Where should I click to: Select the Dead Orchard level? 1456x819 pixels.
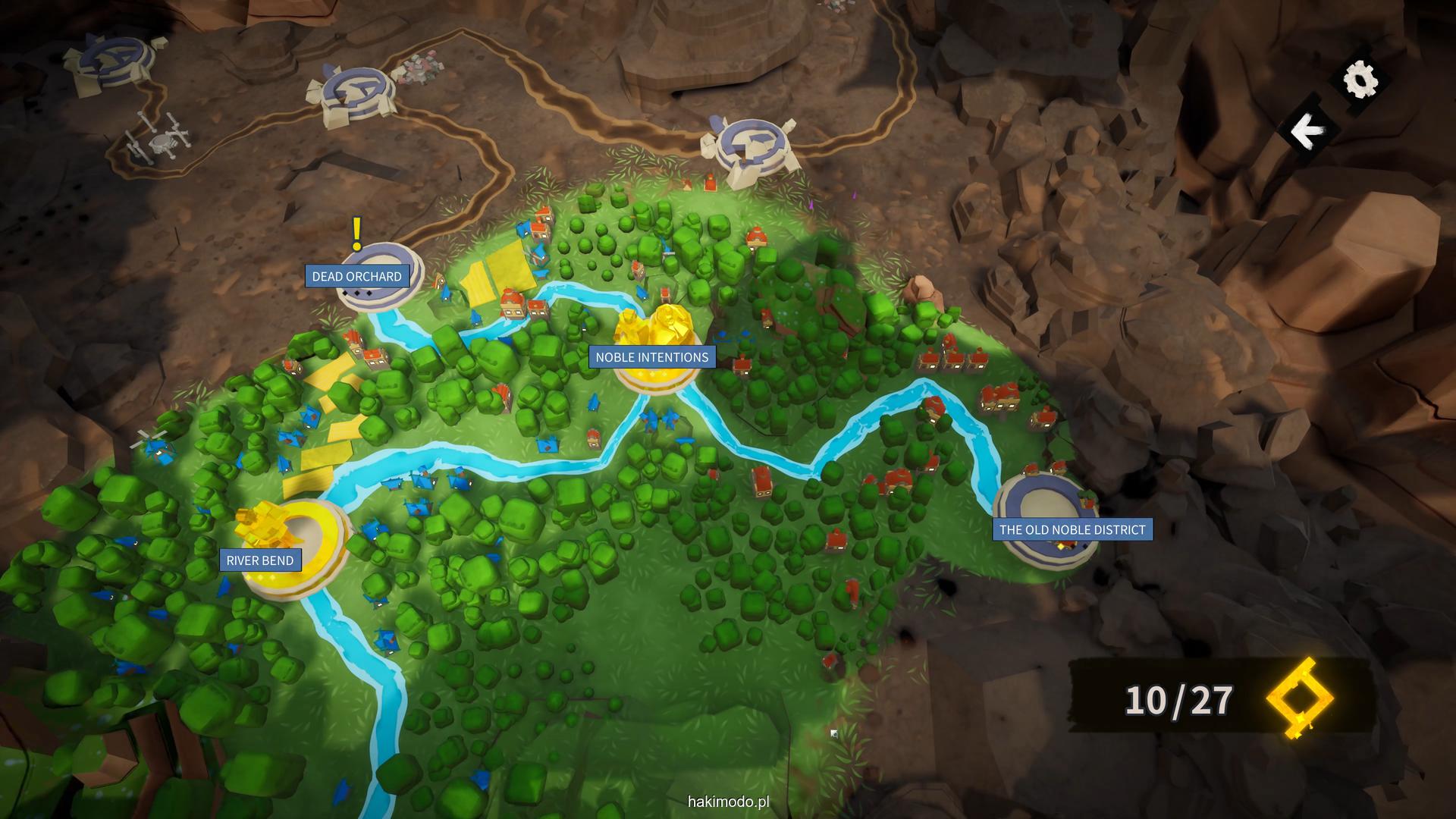[x=356, y=277]
